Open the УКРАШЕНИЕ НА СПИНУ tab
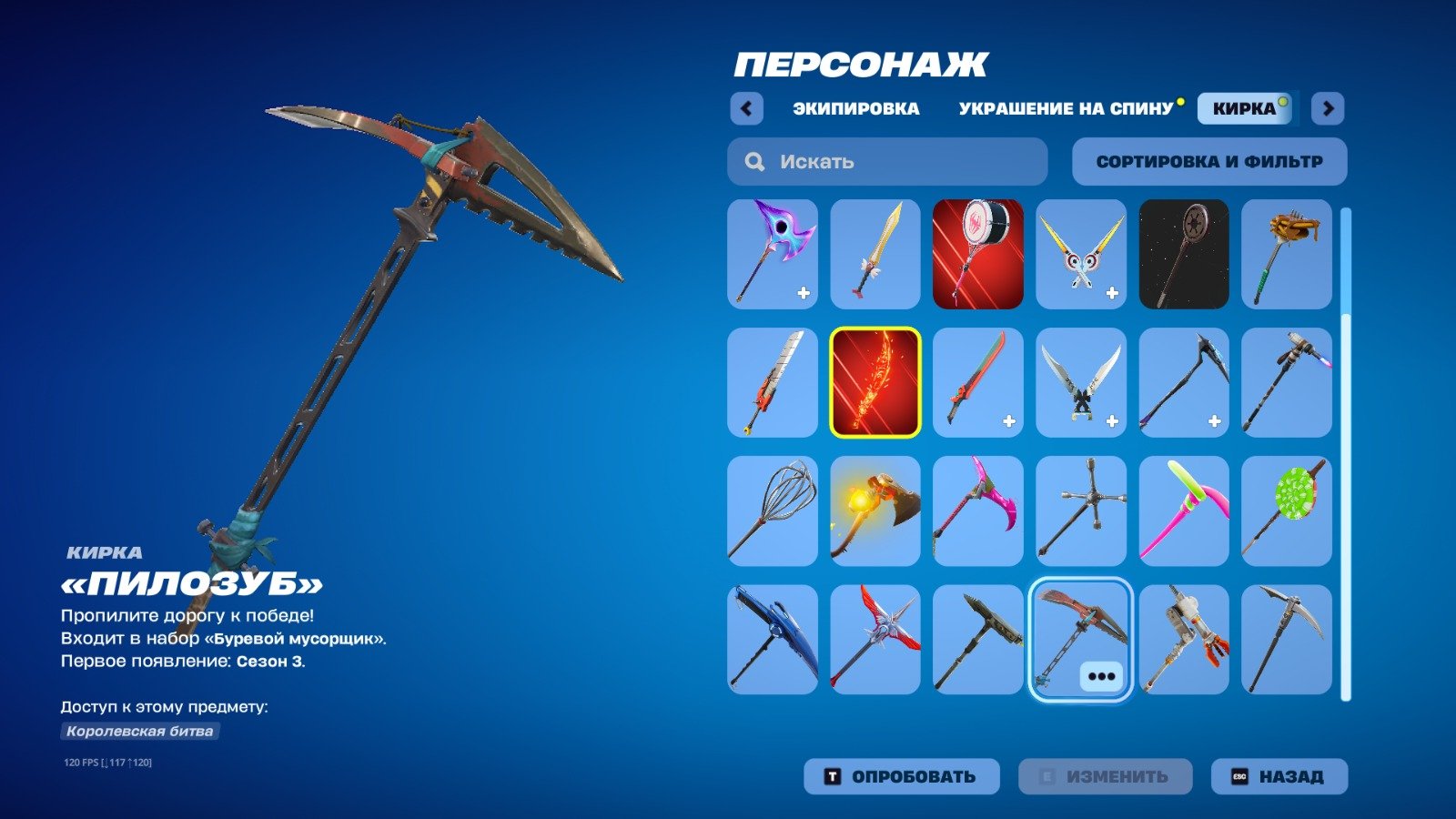This screenshot has height=819, width=1456. click(1065, 107)
